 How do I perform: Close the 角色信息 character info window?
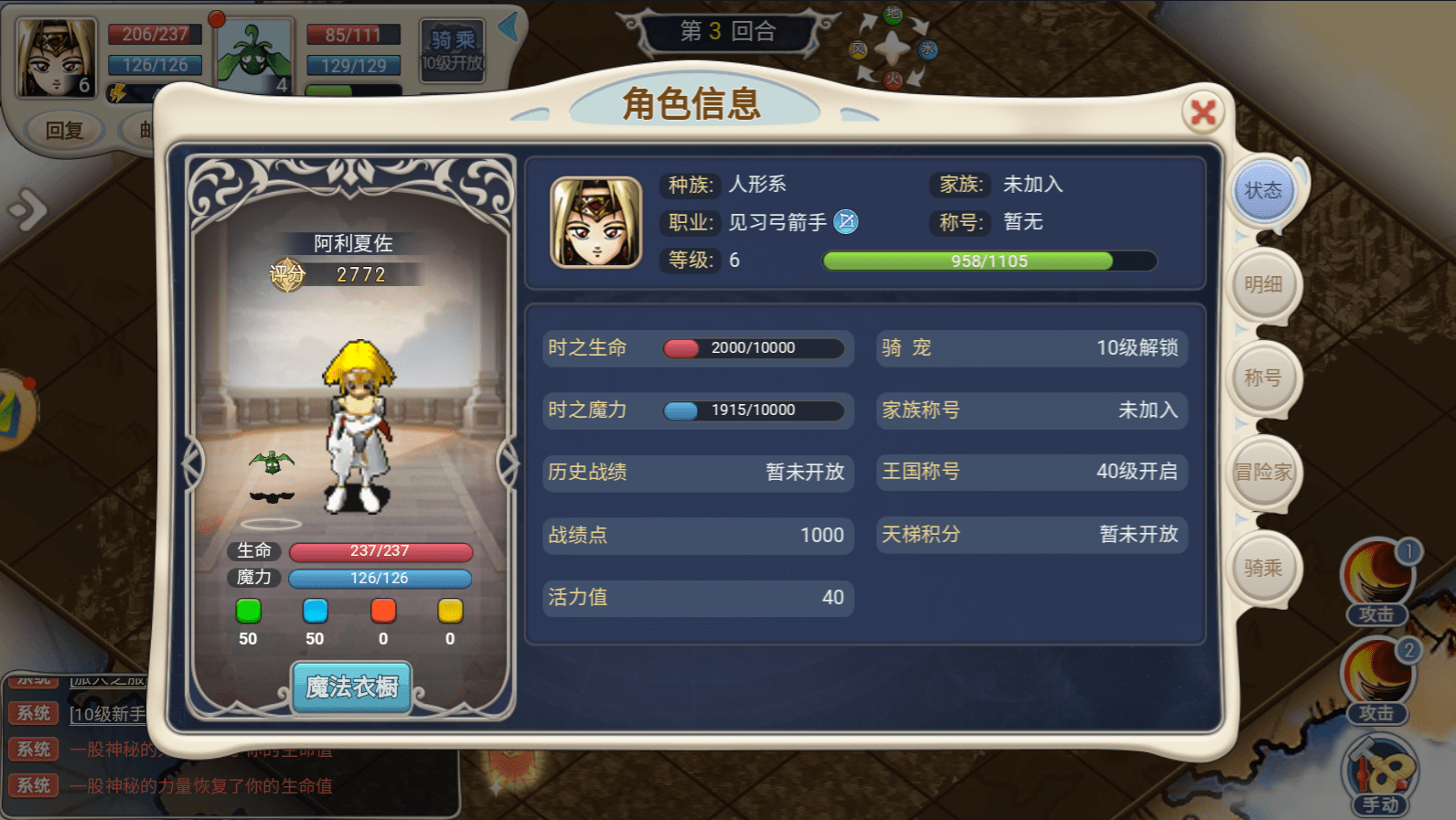(1204, 112)
